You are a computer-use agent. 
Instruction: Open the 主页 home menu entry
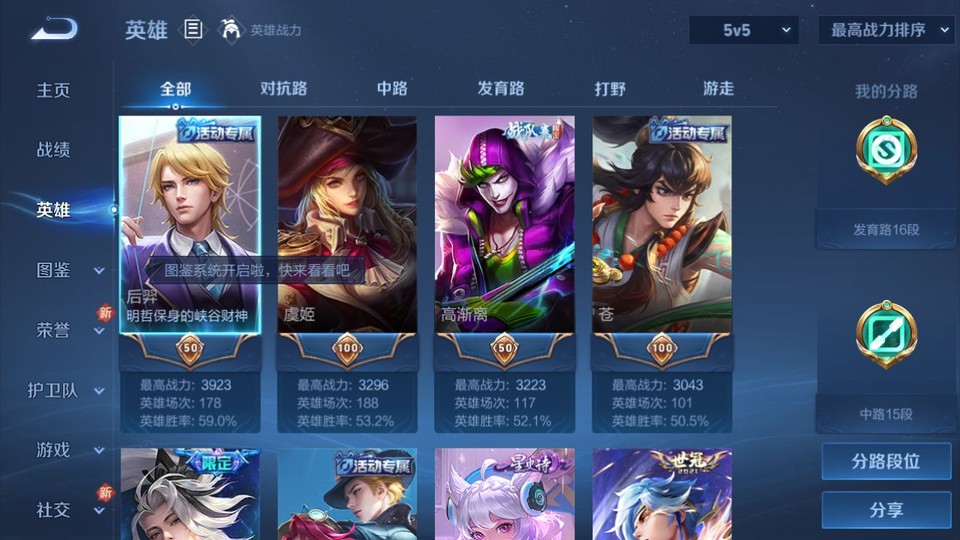tap(54, 90)
